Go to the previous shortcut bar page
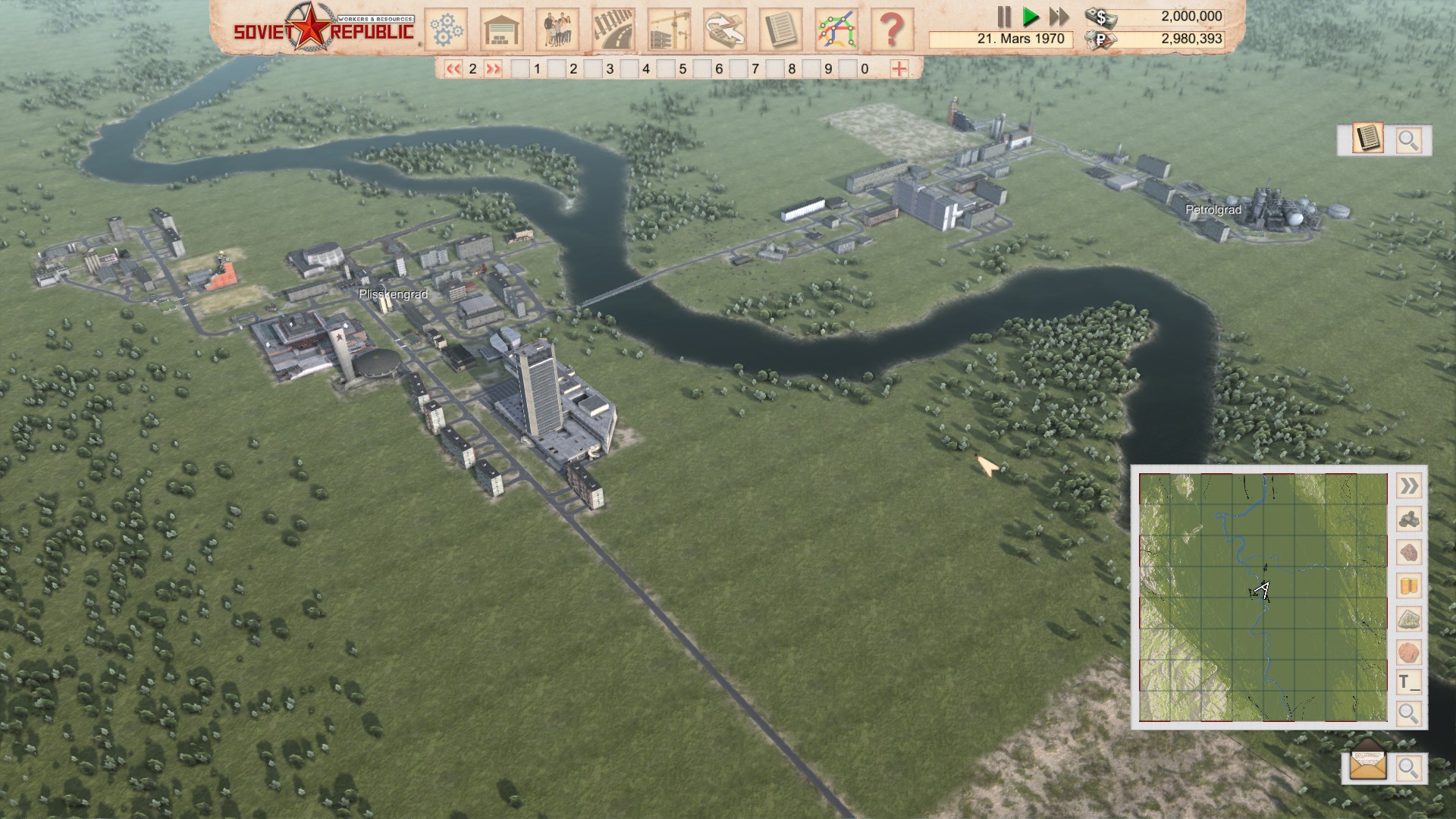The height and width of the screenshot is (819, 1456). 453,69
